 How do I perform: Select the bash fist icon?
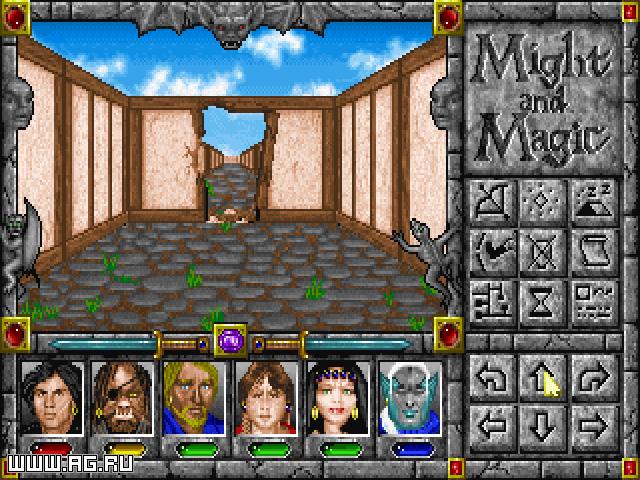pyautogui.click(x=493, y=248)
